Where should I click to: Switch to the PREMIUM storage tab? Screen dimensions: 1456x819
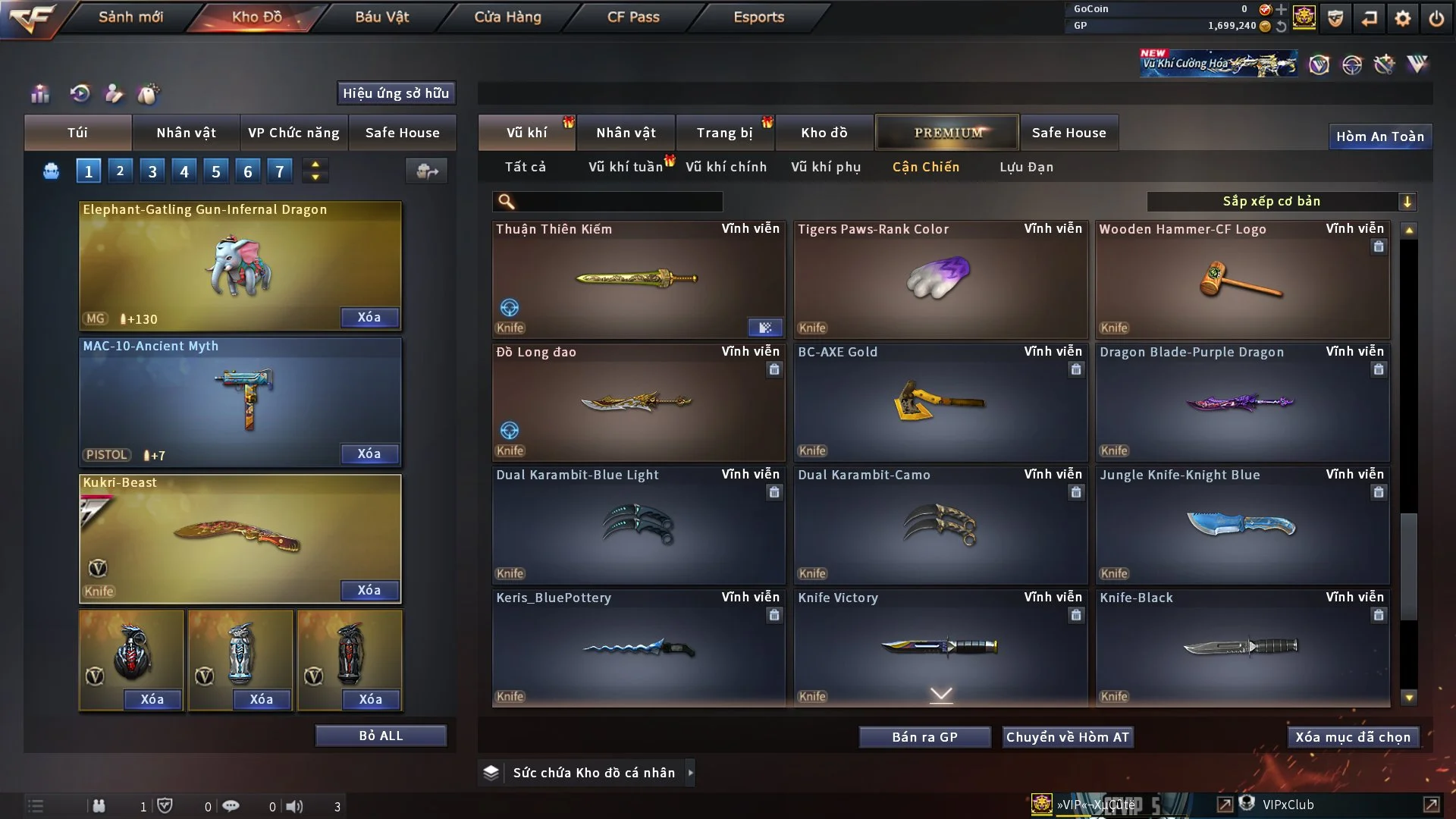(947, 133)
